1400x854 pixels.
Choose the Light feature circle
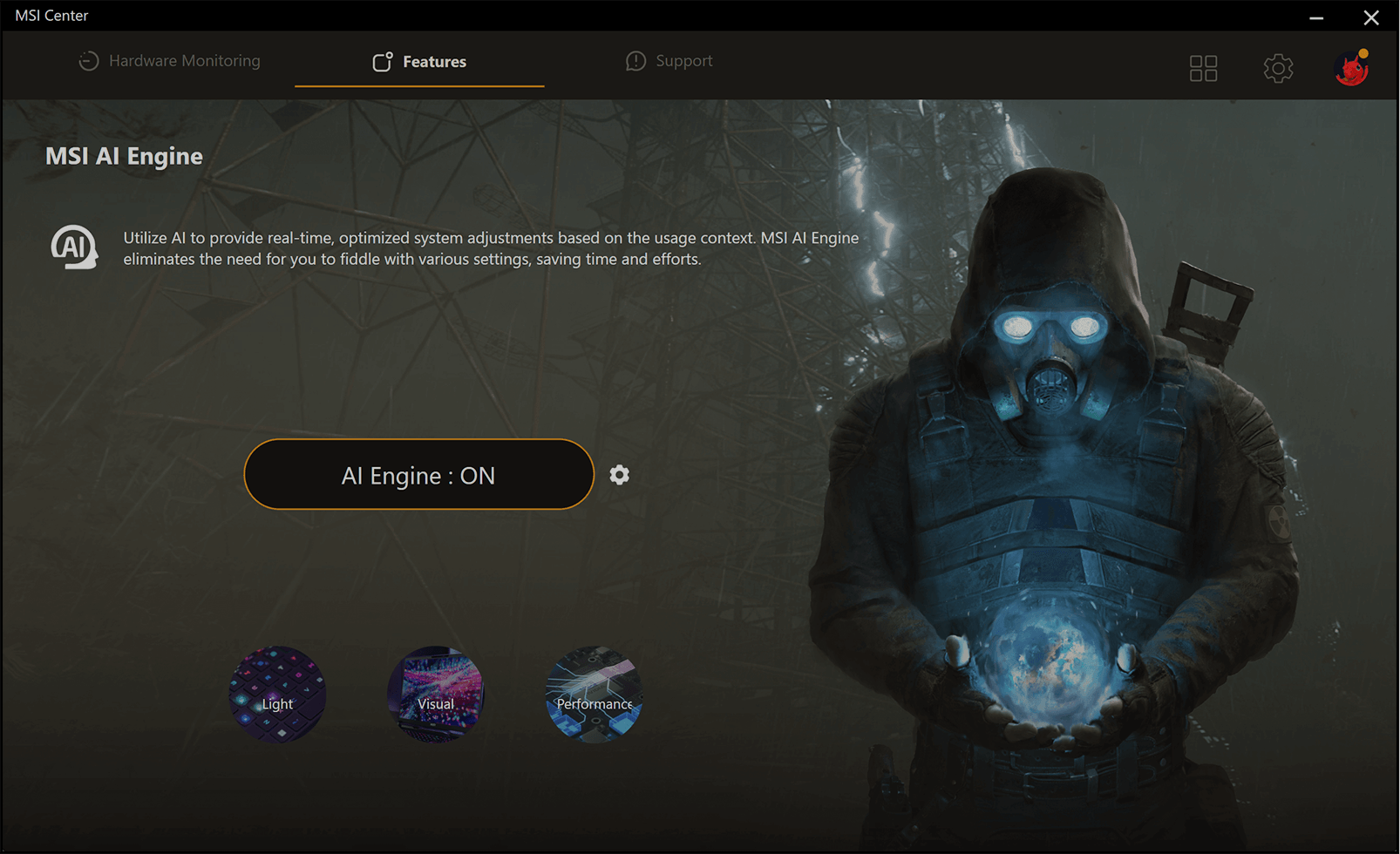tap(277, 695)
